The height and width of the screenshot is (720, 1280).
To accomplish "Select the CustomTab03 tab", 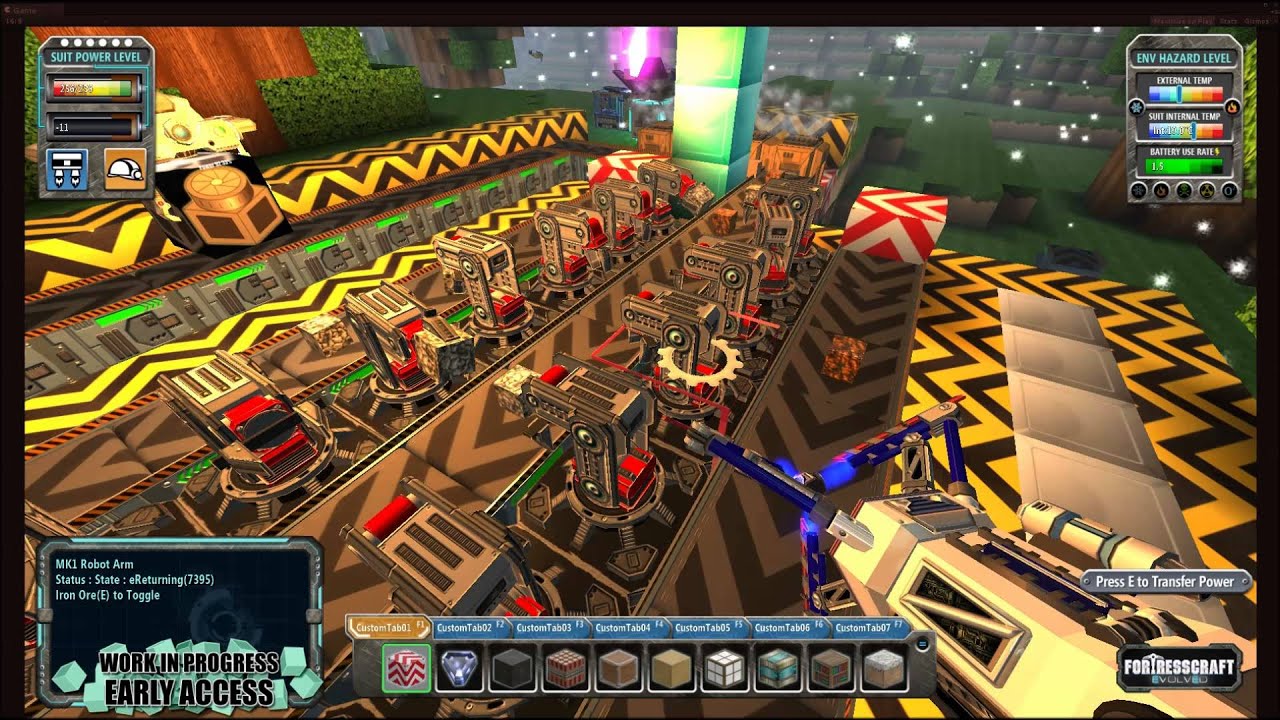I will click(547, 628).
